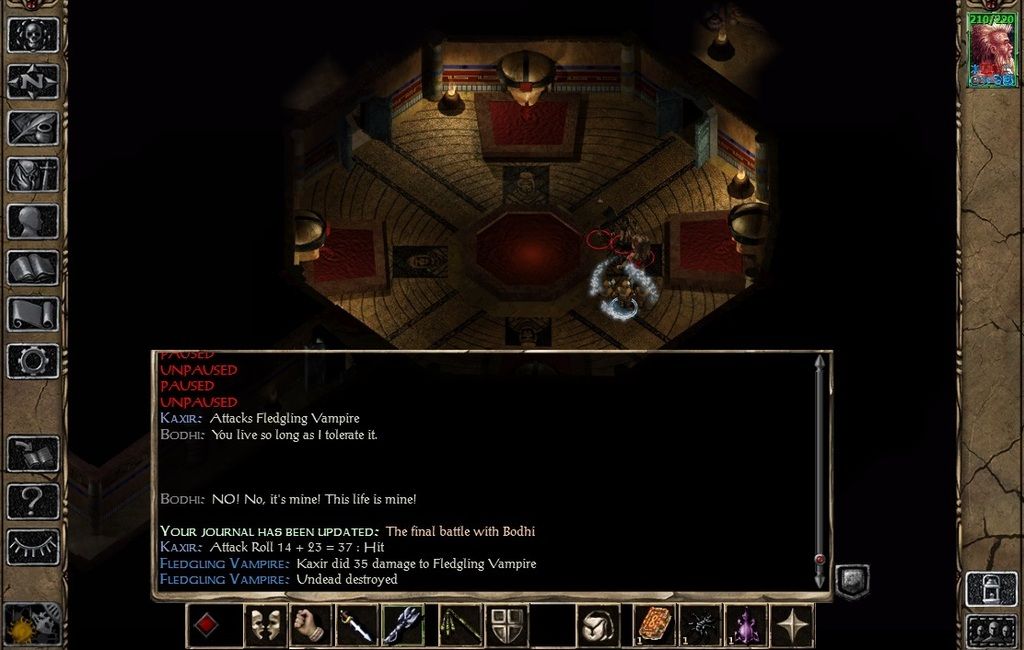Open the mage spellbook

tap(33, 268)
